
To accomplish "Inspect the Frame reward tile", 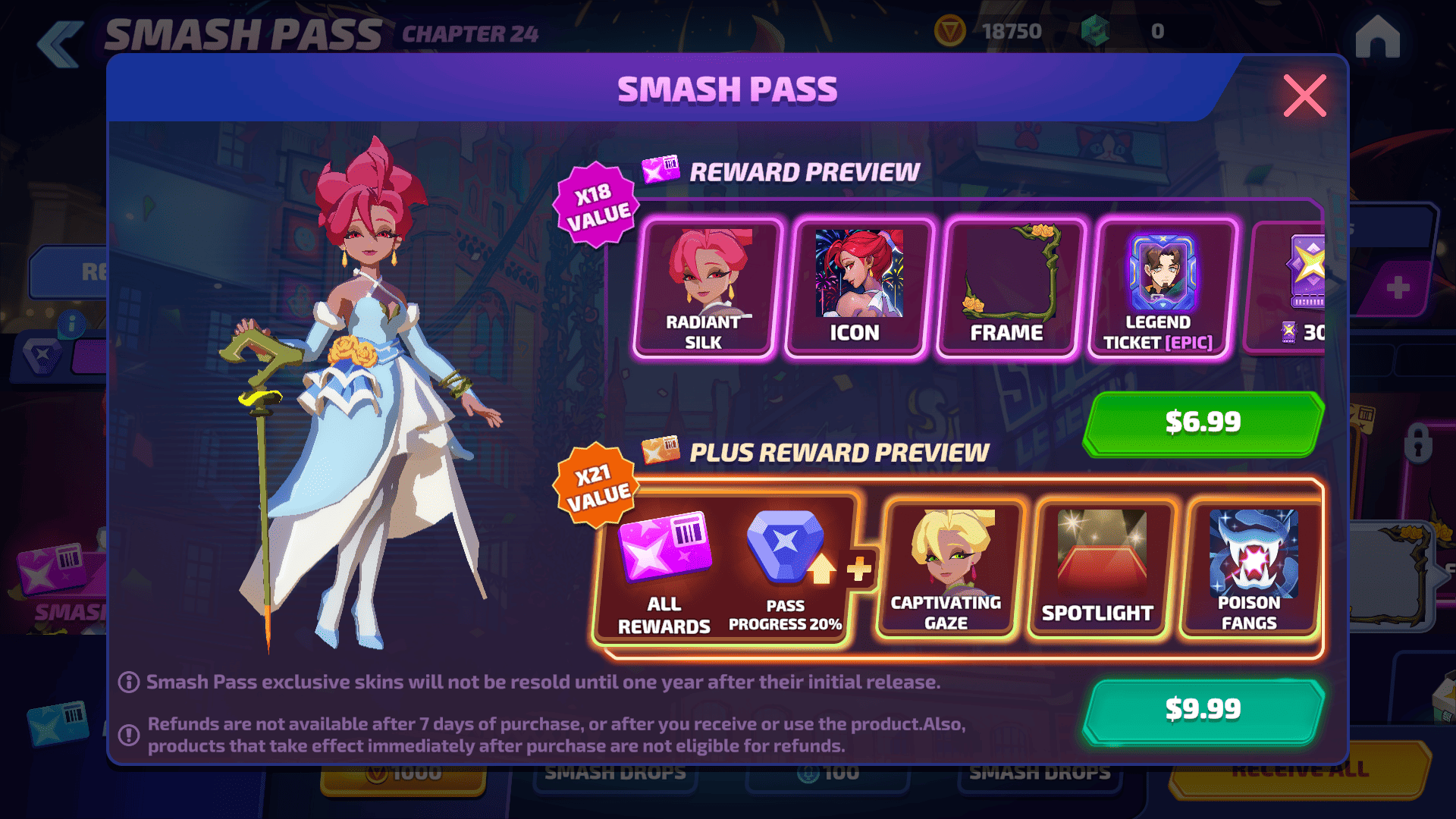I will [1007, 288].
